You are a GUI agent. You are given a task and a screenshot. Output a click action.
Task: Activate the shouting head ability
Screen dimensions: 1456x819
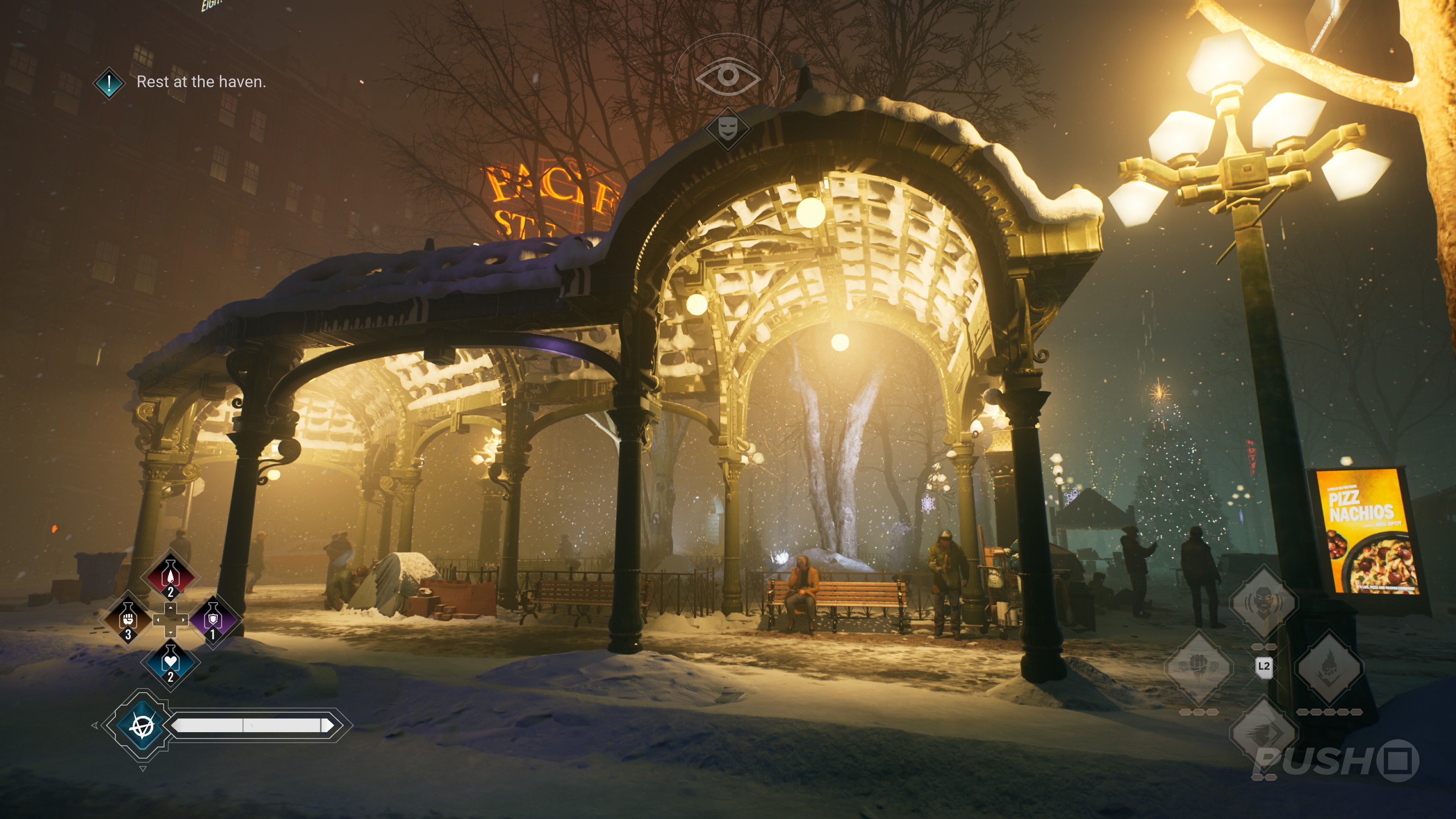click(x=1263, y=602)
